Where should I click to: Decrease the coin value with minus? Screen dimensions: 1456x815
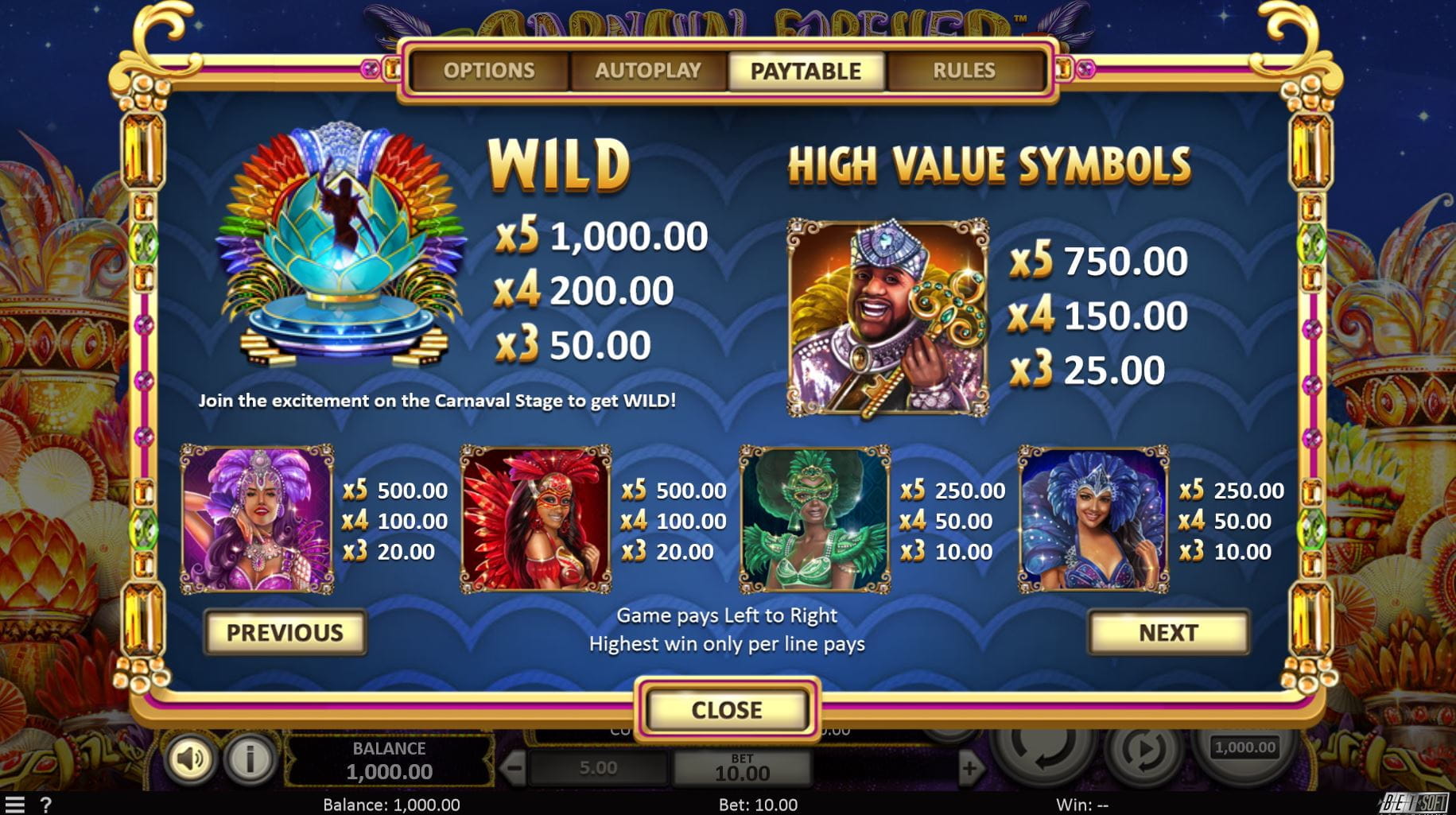coord(514,768)
